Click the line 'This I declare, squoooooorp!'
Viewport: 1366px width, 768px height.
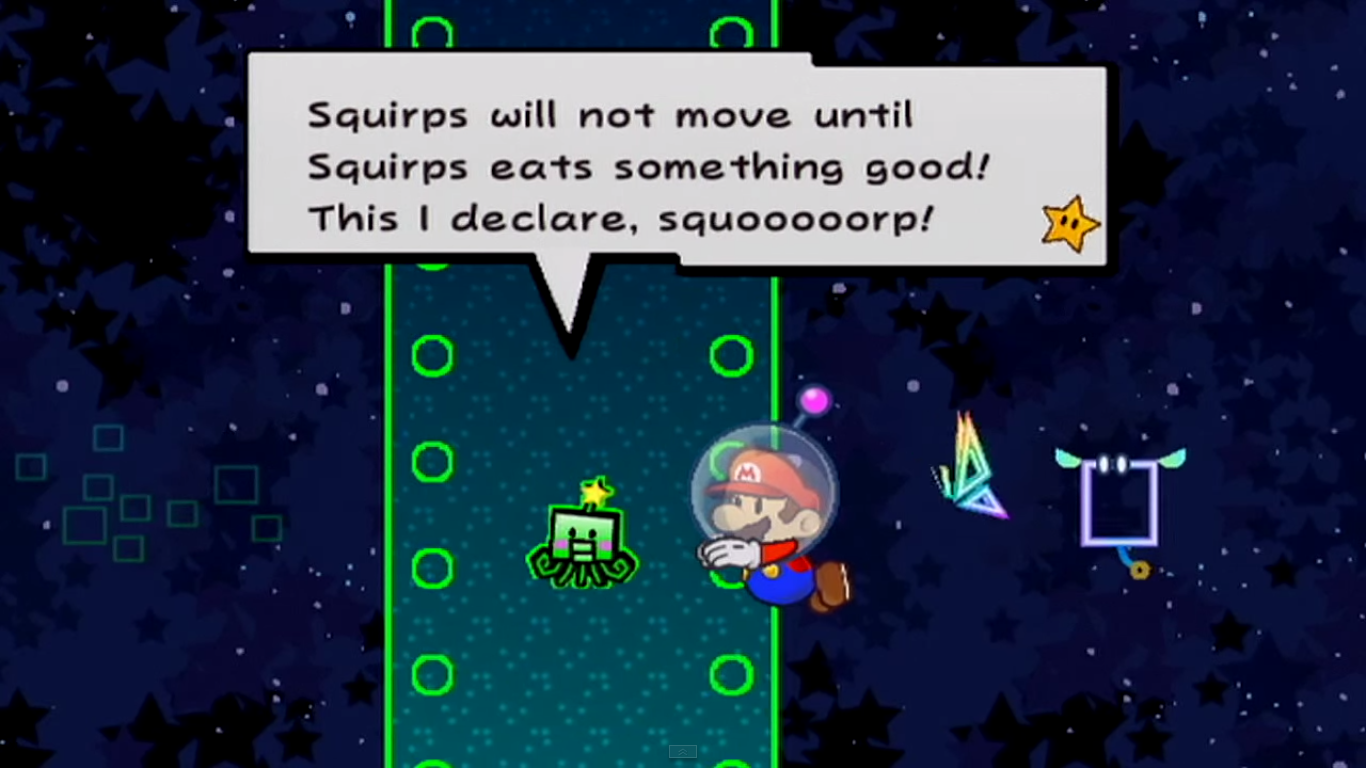(620, 218)
